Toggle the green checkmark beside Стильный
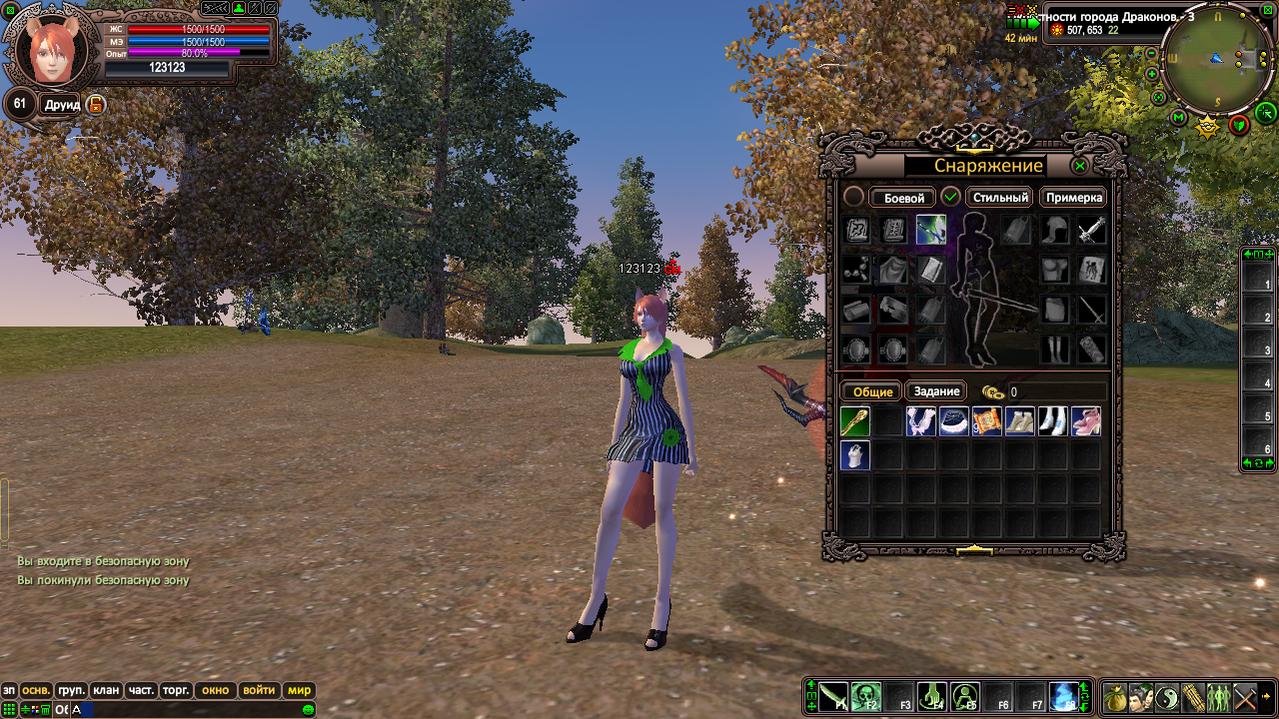The height and width of the screenshot is (719, 1279). coord(951,197)
